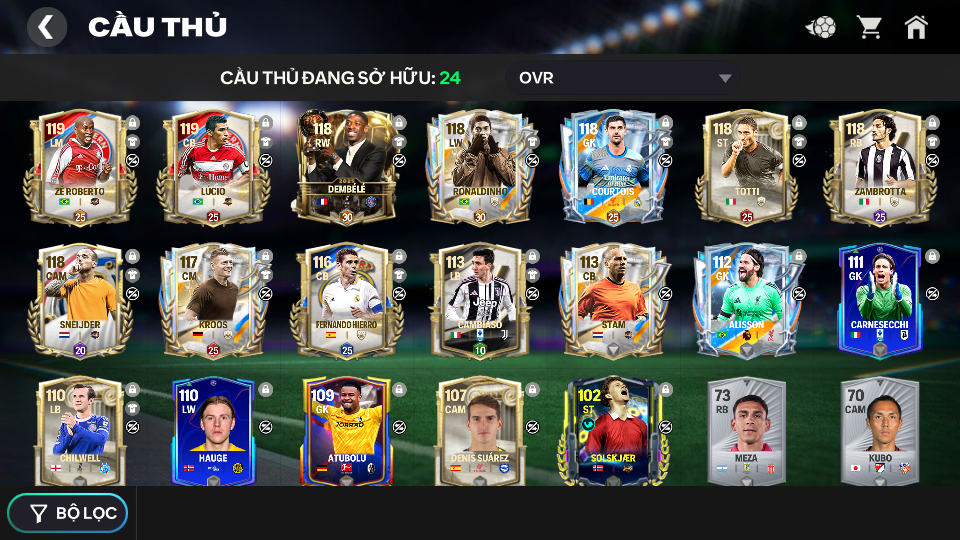
Task: Open the football transfer market icon
Action: click(821, 27)
